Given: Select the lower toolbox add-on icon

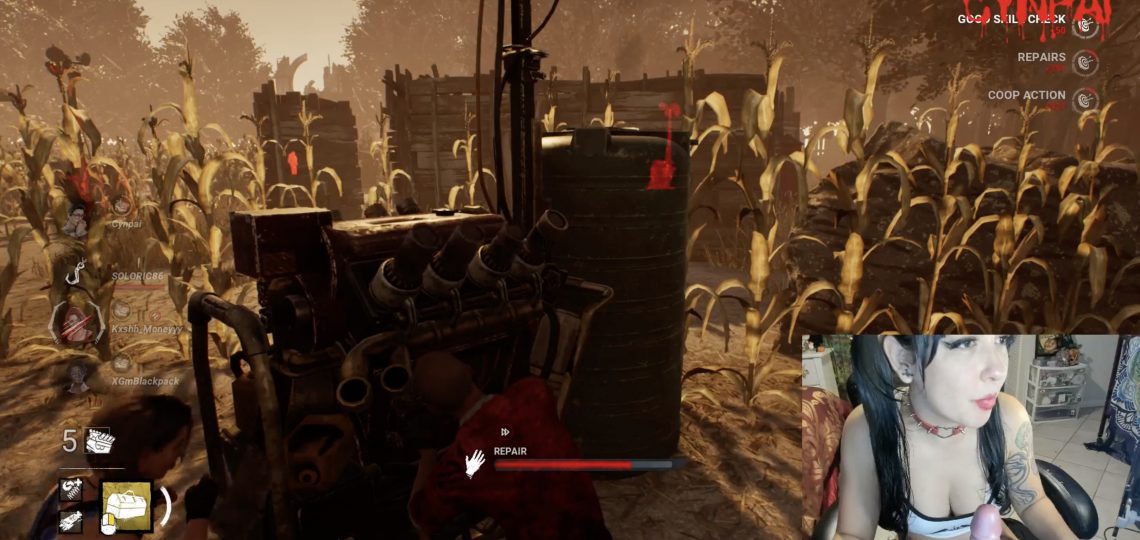Looking at the screenshot, I should tap(71, 521).
